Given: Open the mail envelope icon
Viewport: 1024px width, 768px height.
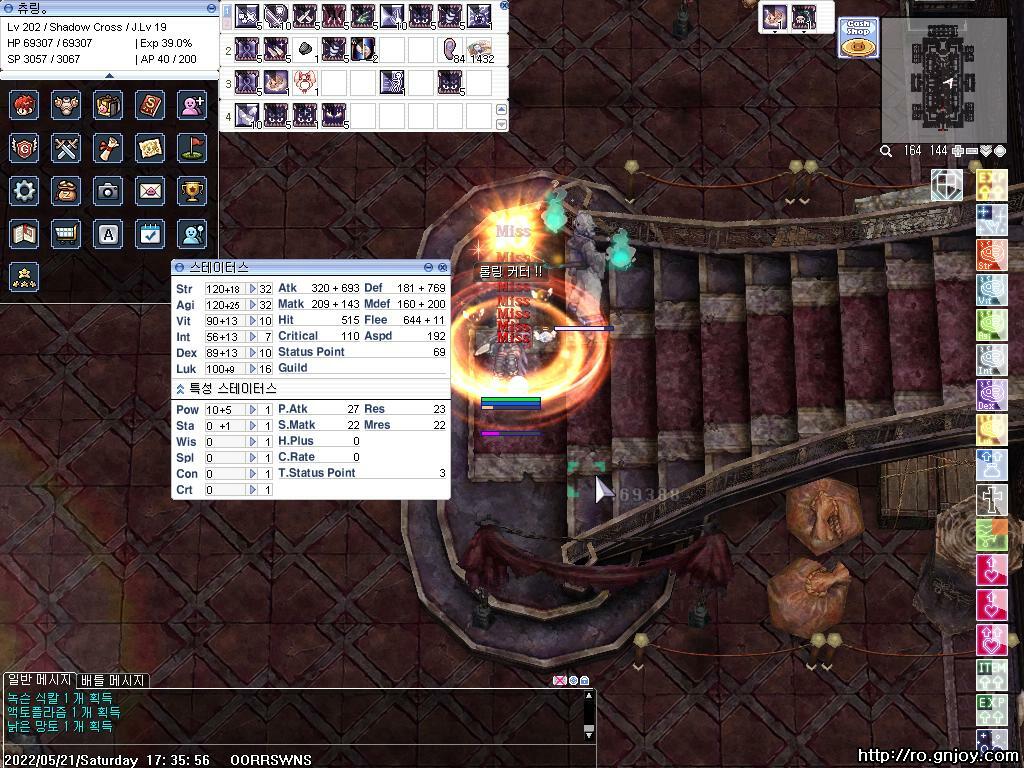Looking at the screenshot, I should pos(150,191).
